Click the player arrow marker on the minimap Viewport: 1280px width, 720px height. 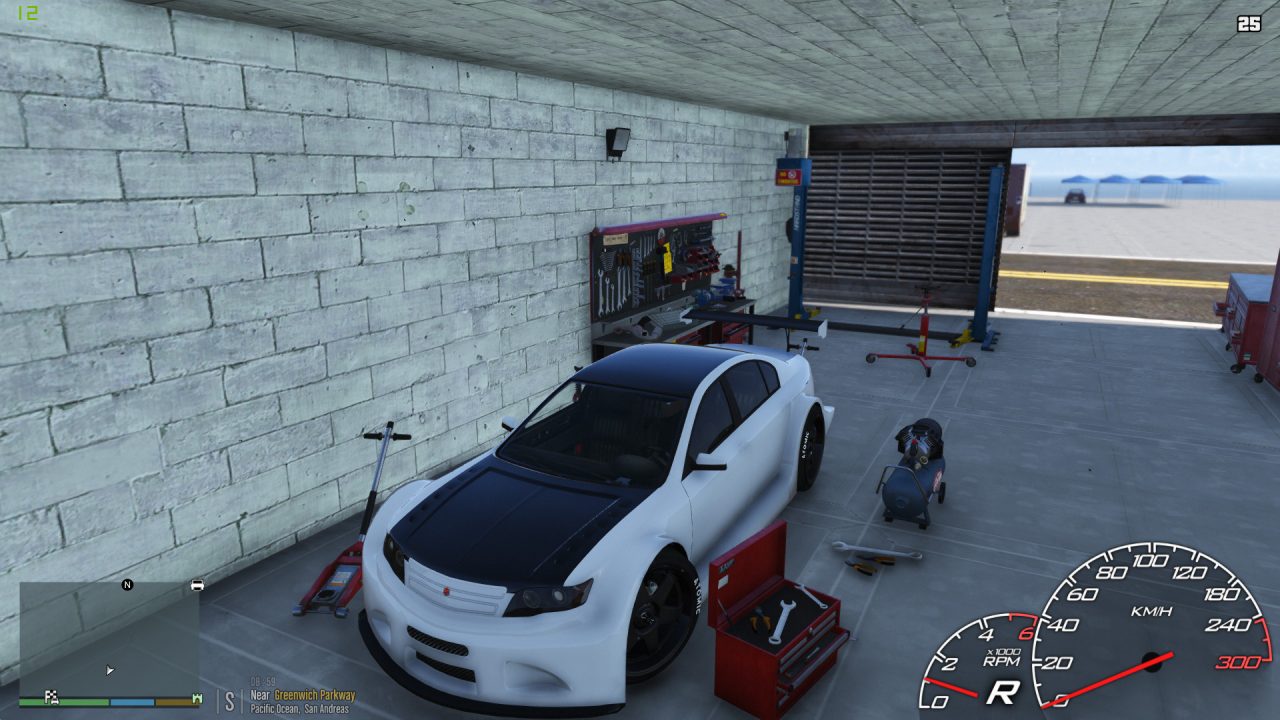[x=110, y=669]
